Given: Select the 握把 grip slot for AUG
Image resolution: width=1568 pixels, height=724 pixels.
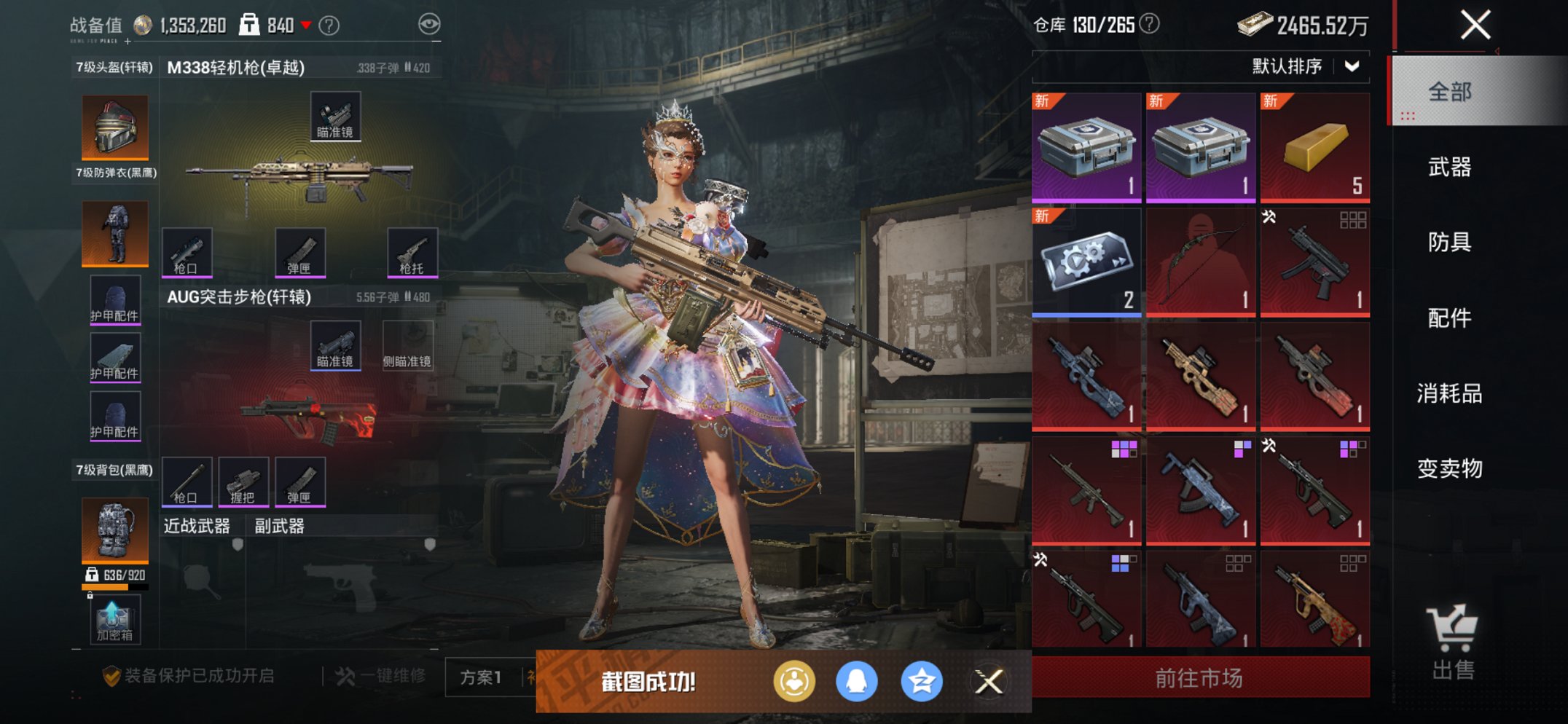Looking at the screenshot, I should coord(244,481).
